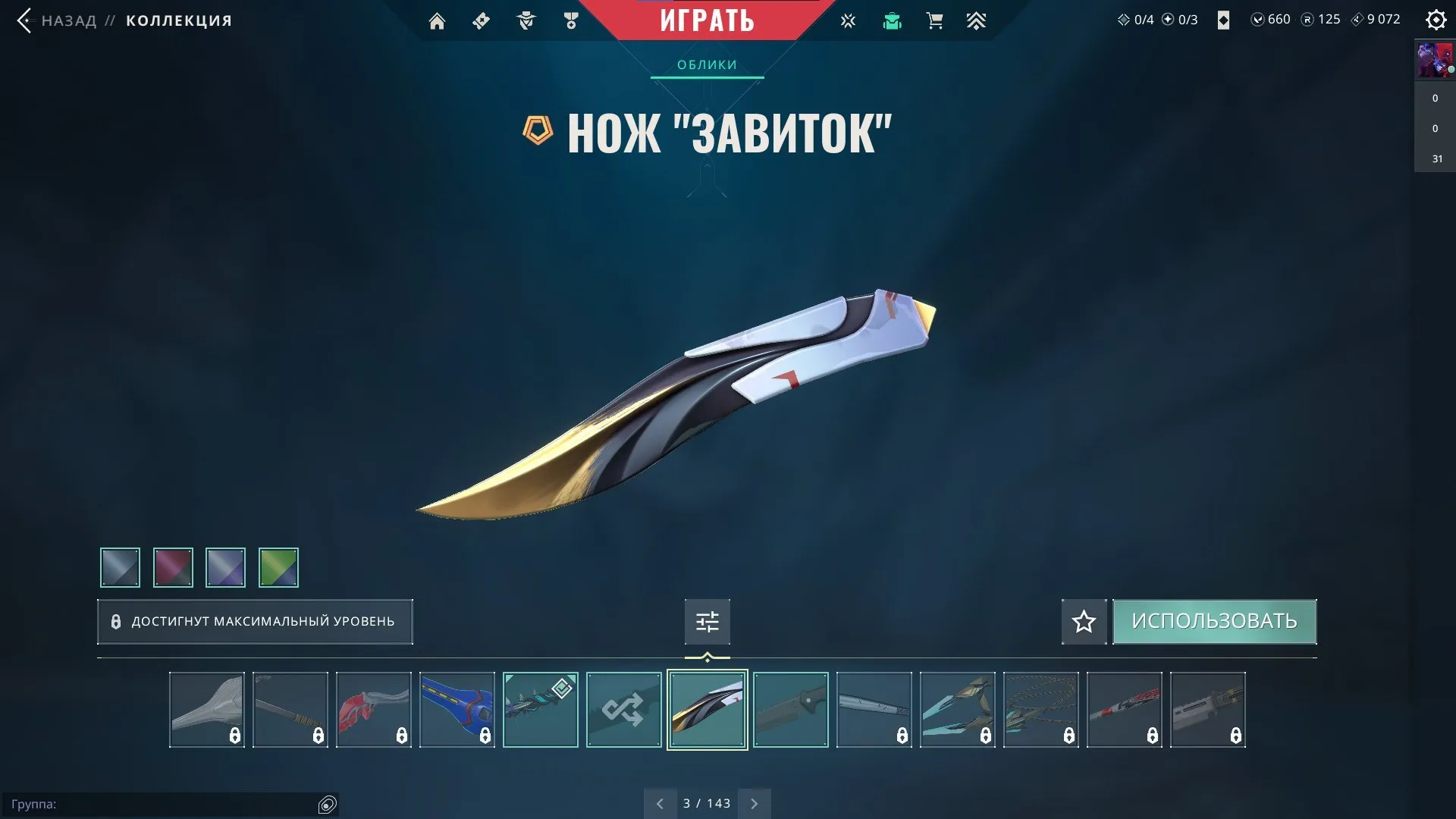
Task: Toggle the knife as favorite with star
Action: pyautogui.click(x=1083, y=621)
